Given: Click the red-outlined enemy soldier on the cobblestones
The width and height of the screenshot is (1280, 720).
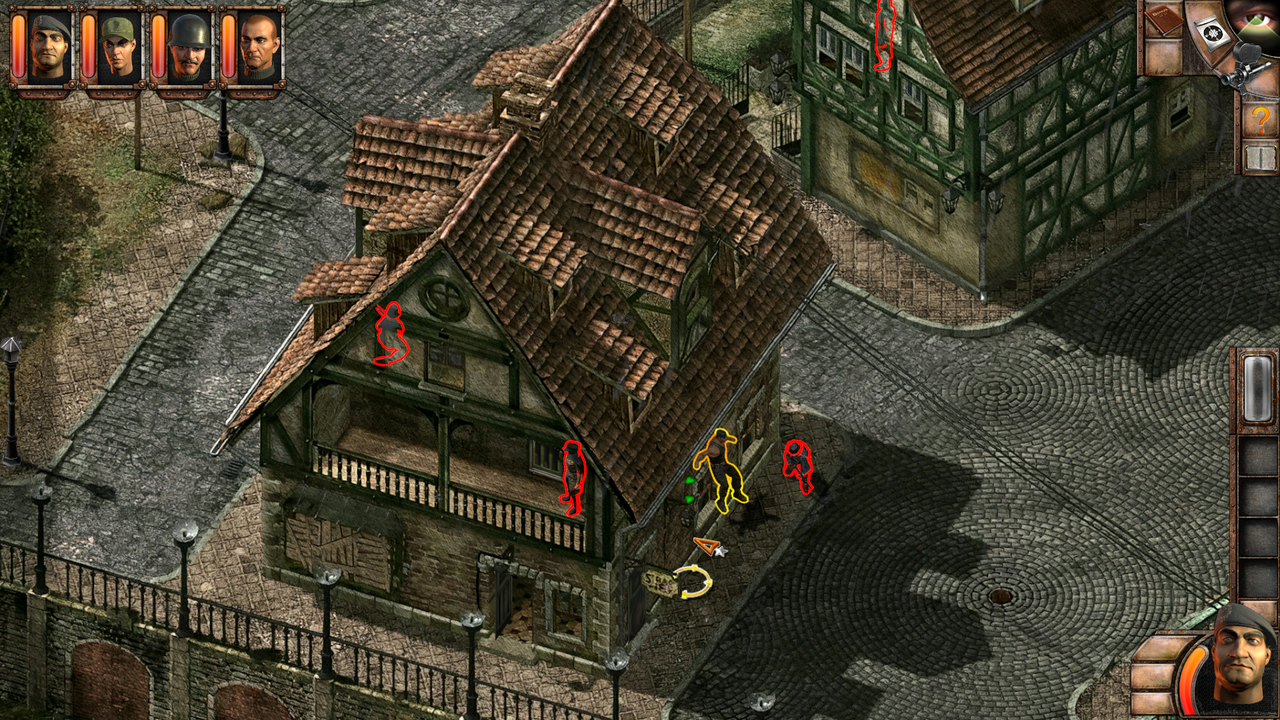Looking at the screenshot, I should pyautogui.click(x=797, y=464).
